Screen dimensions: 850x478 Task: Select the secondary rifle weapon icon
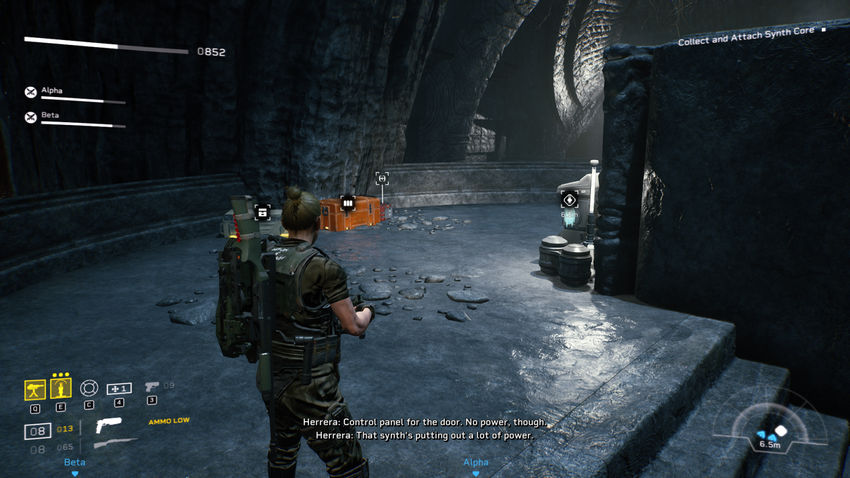click(x=115, y=443)
